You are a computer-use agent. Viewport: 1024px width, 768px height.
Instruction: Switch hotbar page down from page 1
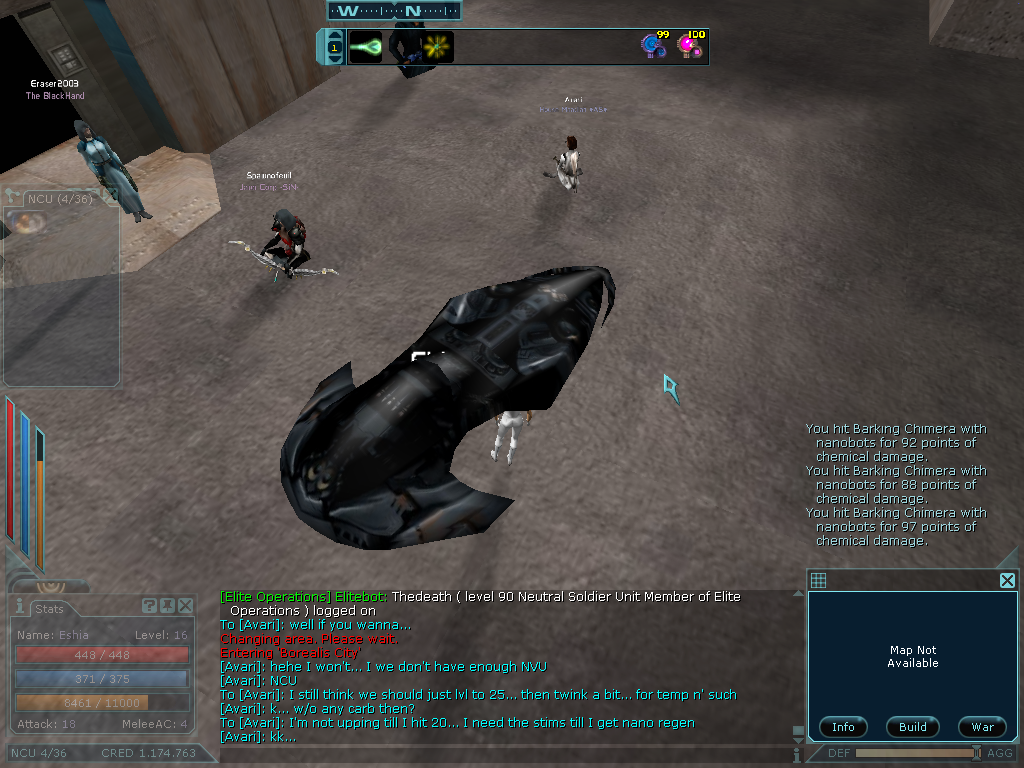(334, 59)
